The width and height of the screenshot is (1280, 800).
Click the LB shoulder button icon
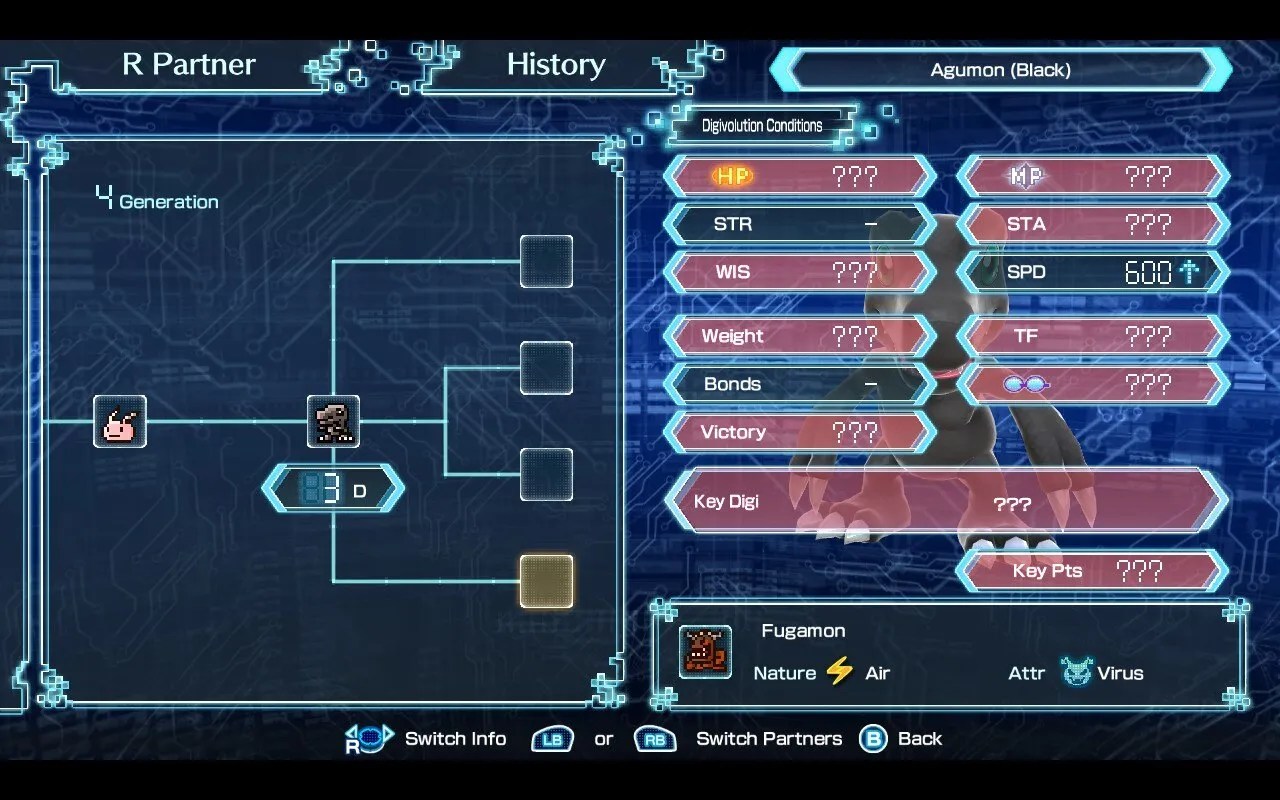(552, 739)
